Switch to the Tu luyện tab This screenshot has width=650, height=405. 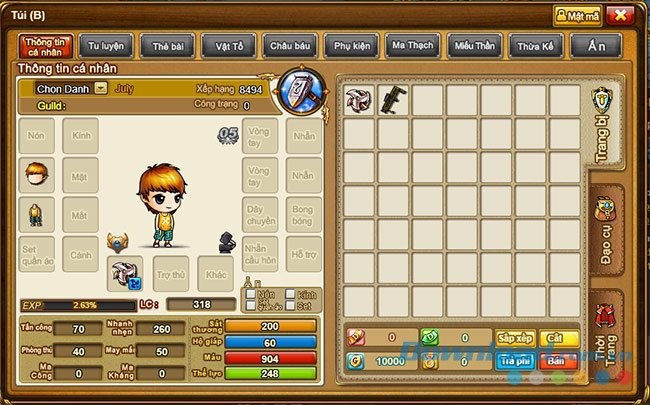click(107, 46)
